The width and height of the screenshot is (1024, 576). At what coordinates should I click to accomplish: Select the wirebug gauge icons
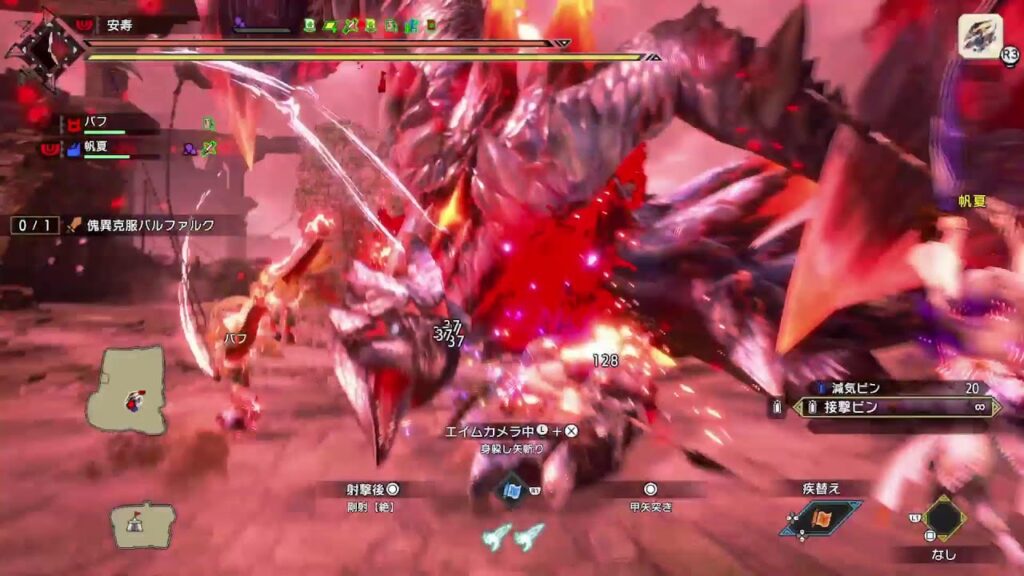[512, 537]
